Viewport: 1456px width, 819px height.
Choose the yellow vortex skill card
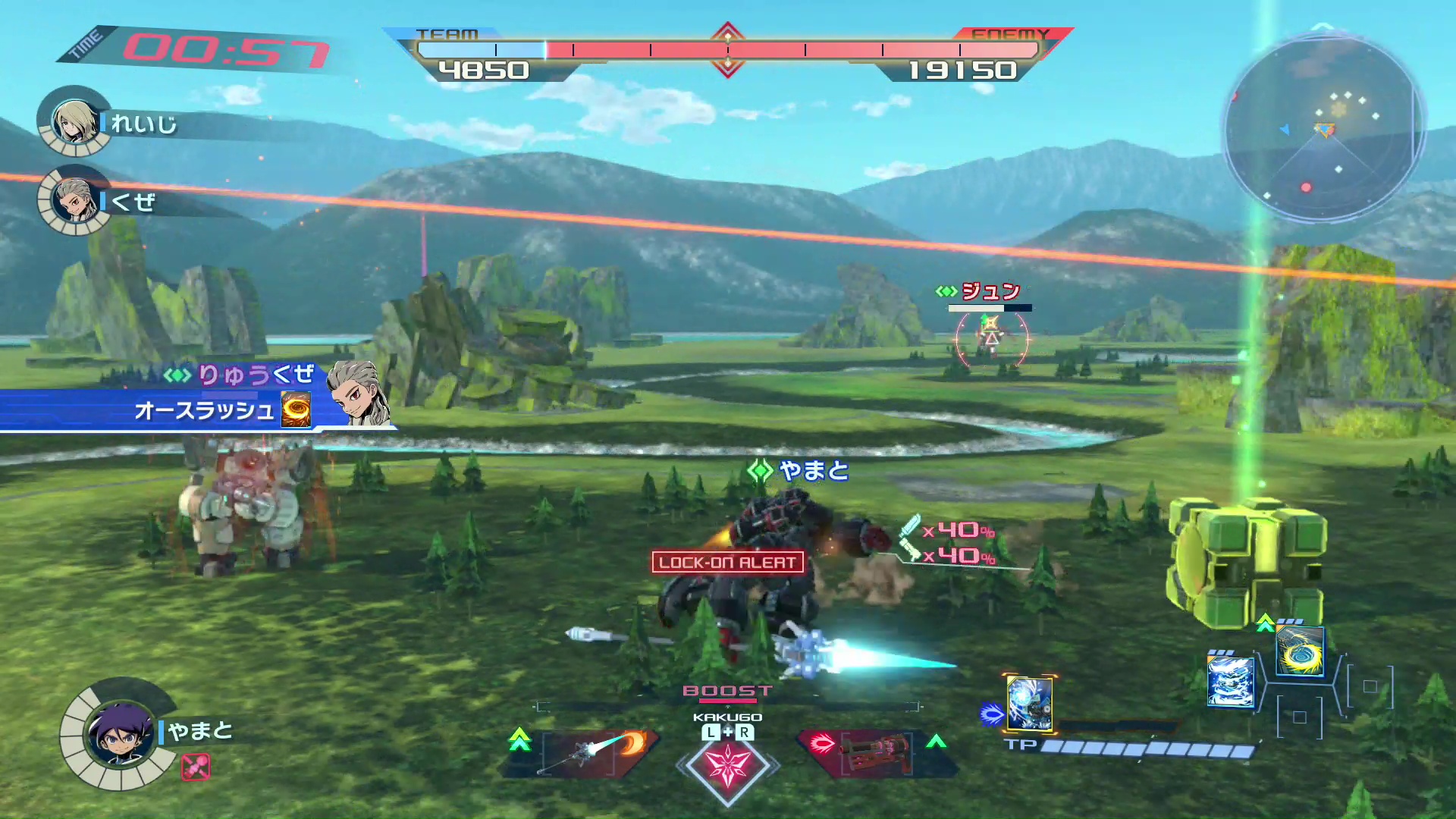(x=1300, y=651)
